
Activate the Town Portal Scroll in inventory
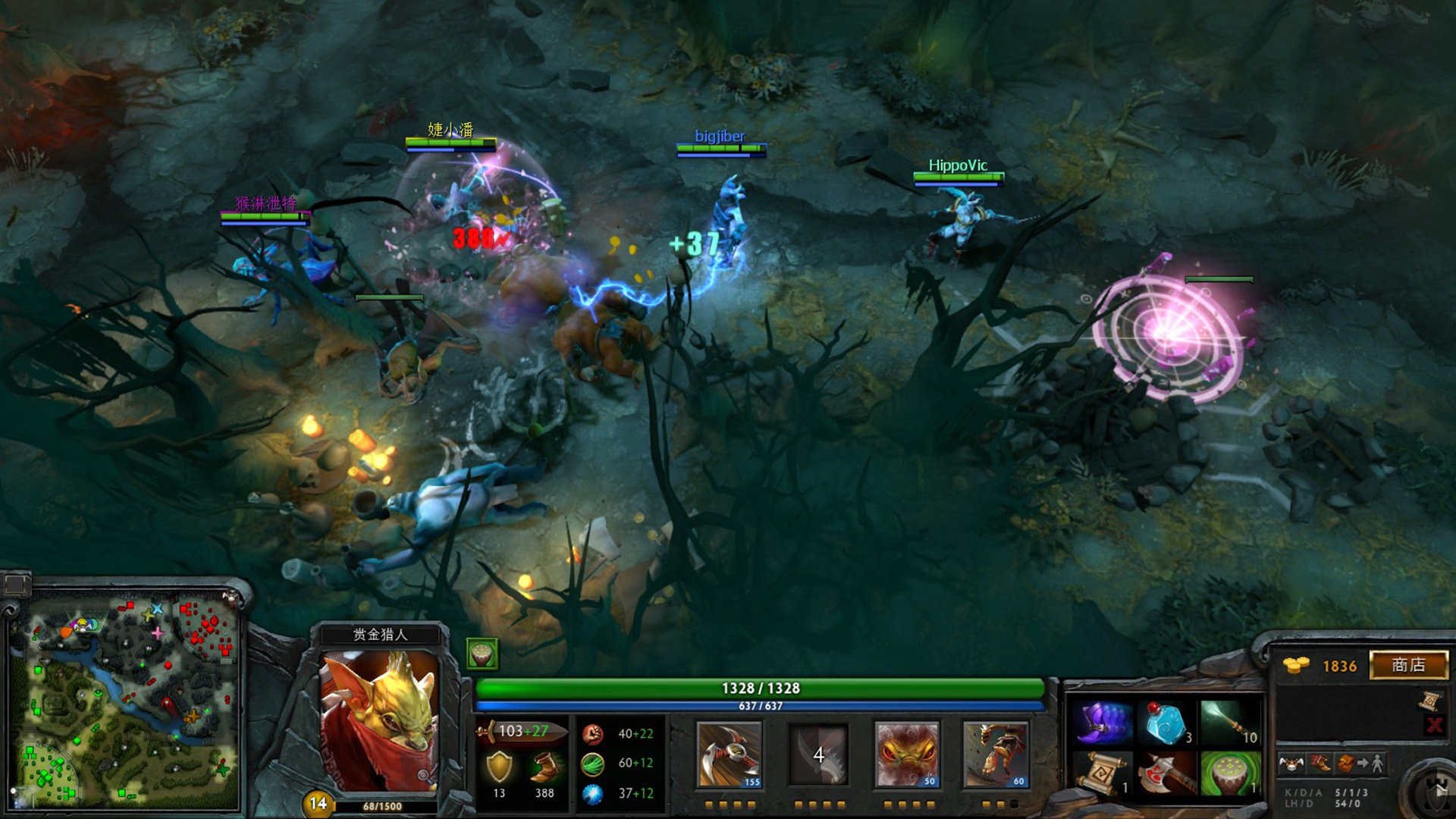[1102, 773]
